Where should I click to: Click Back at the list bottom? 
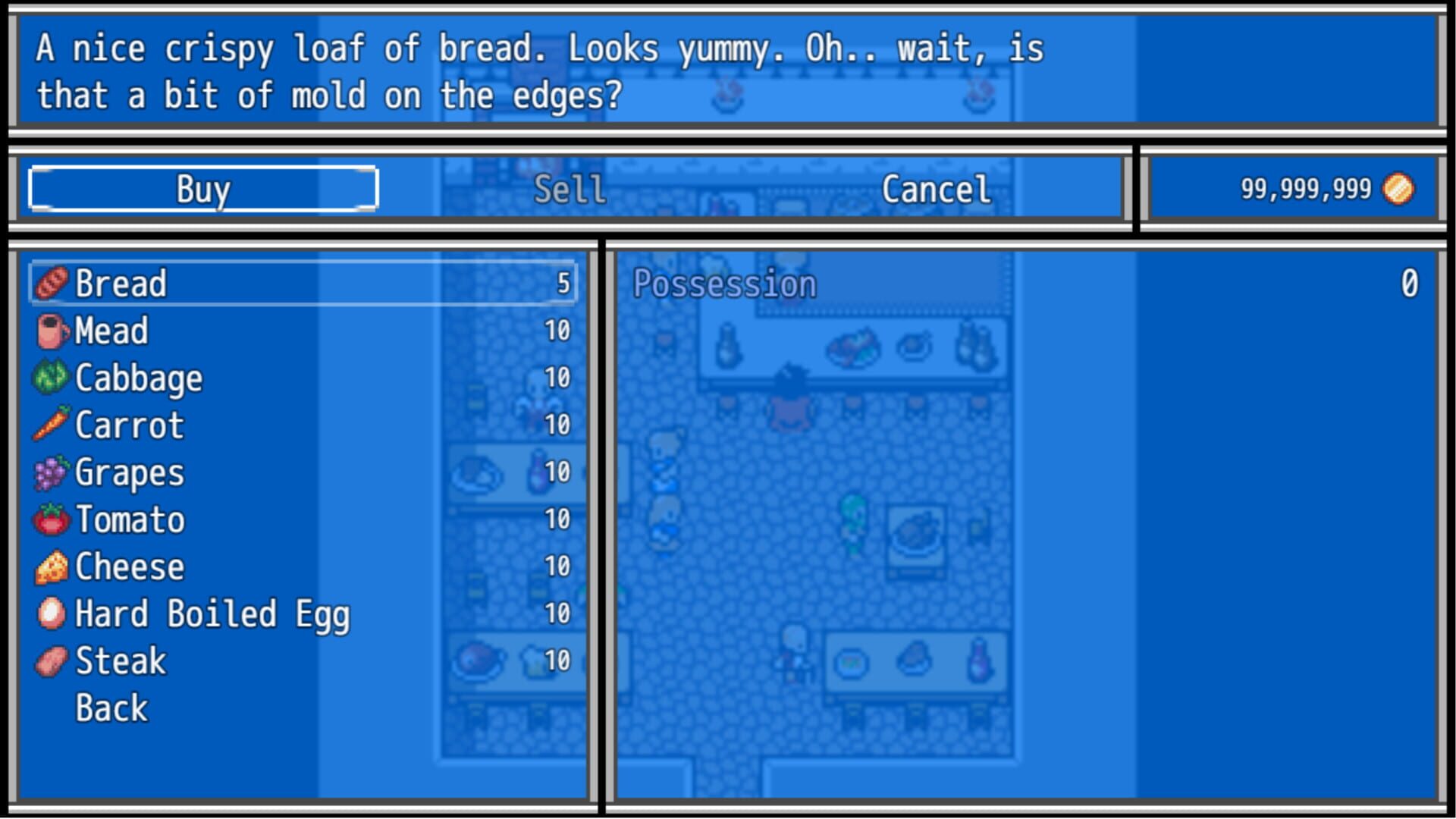(x=112, y=708)
